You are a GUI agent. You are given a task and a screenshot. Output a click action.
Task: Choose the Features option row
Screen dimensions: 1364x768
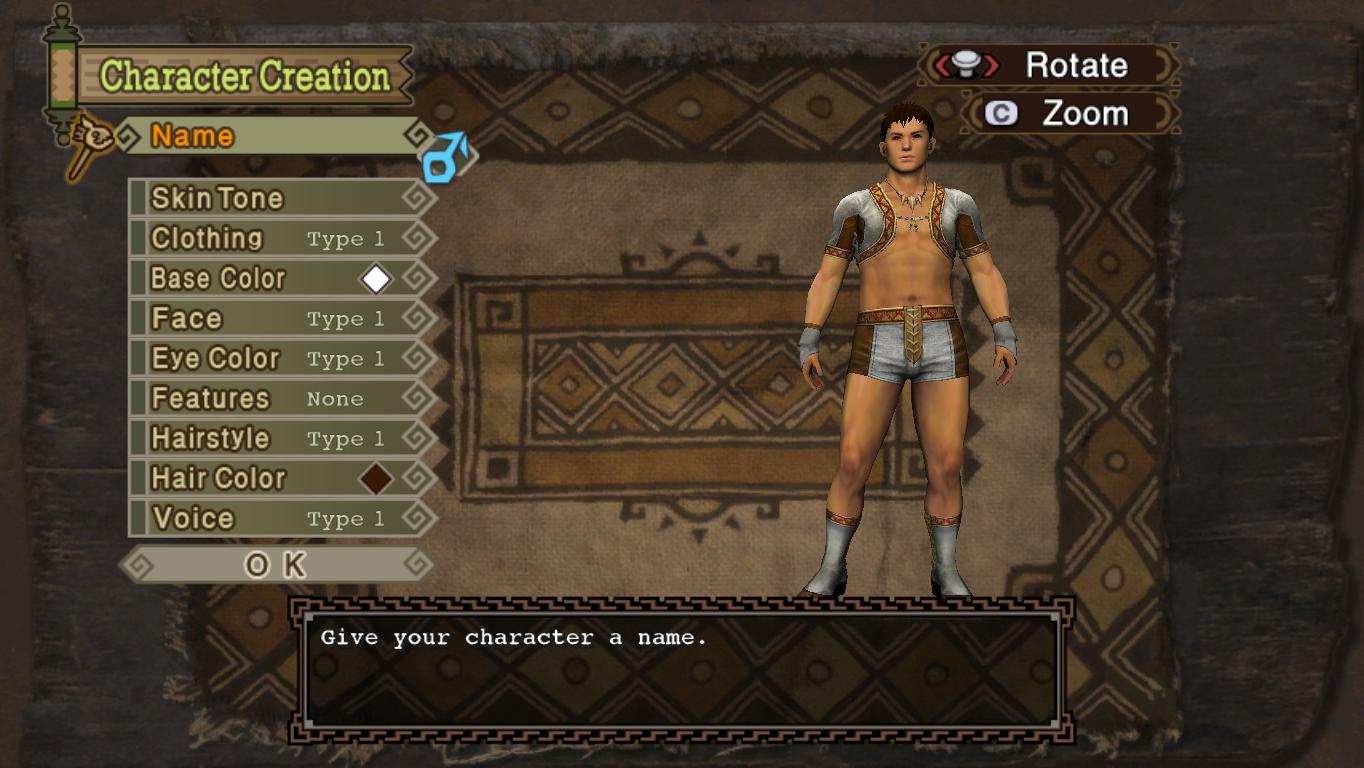280,398
